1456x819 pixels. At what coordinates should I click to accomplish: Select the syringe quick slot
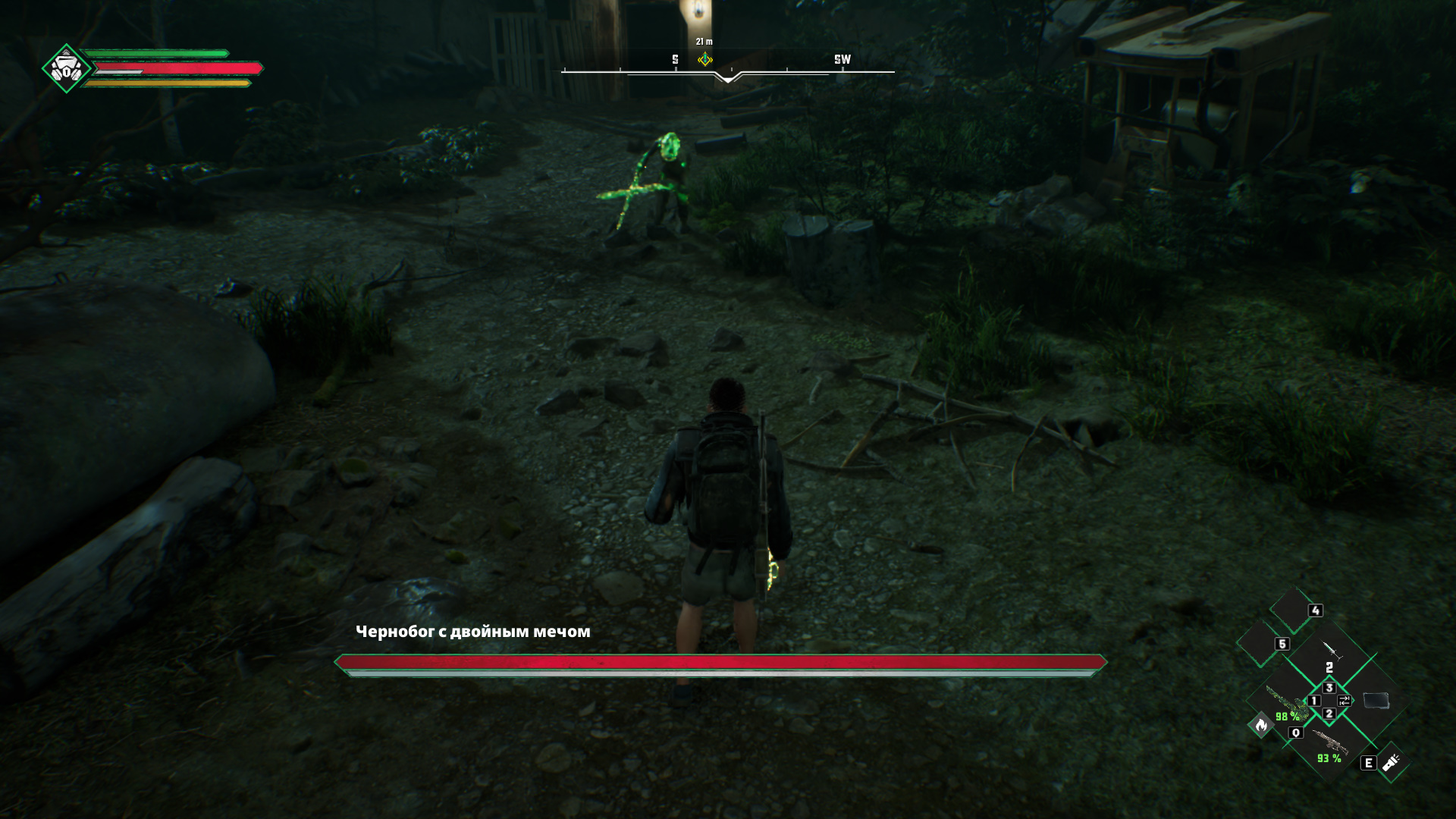(x=1331, y=651)
